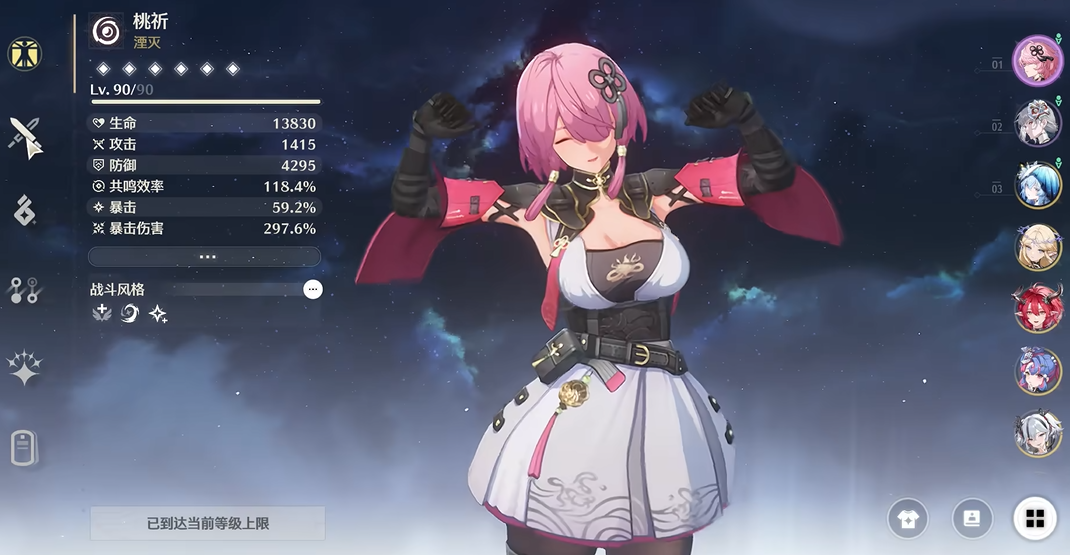Go to the resonance chain star tab
Image resolution: width=1070 pixels, height=555 pixels.
pyautogui.click(x=25, y=368)
